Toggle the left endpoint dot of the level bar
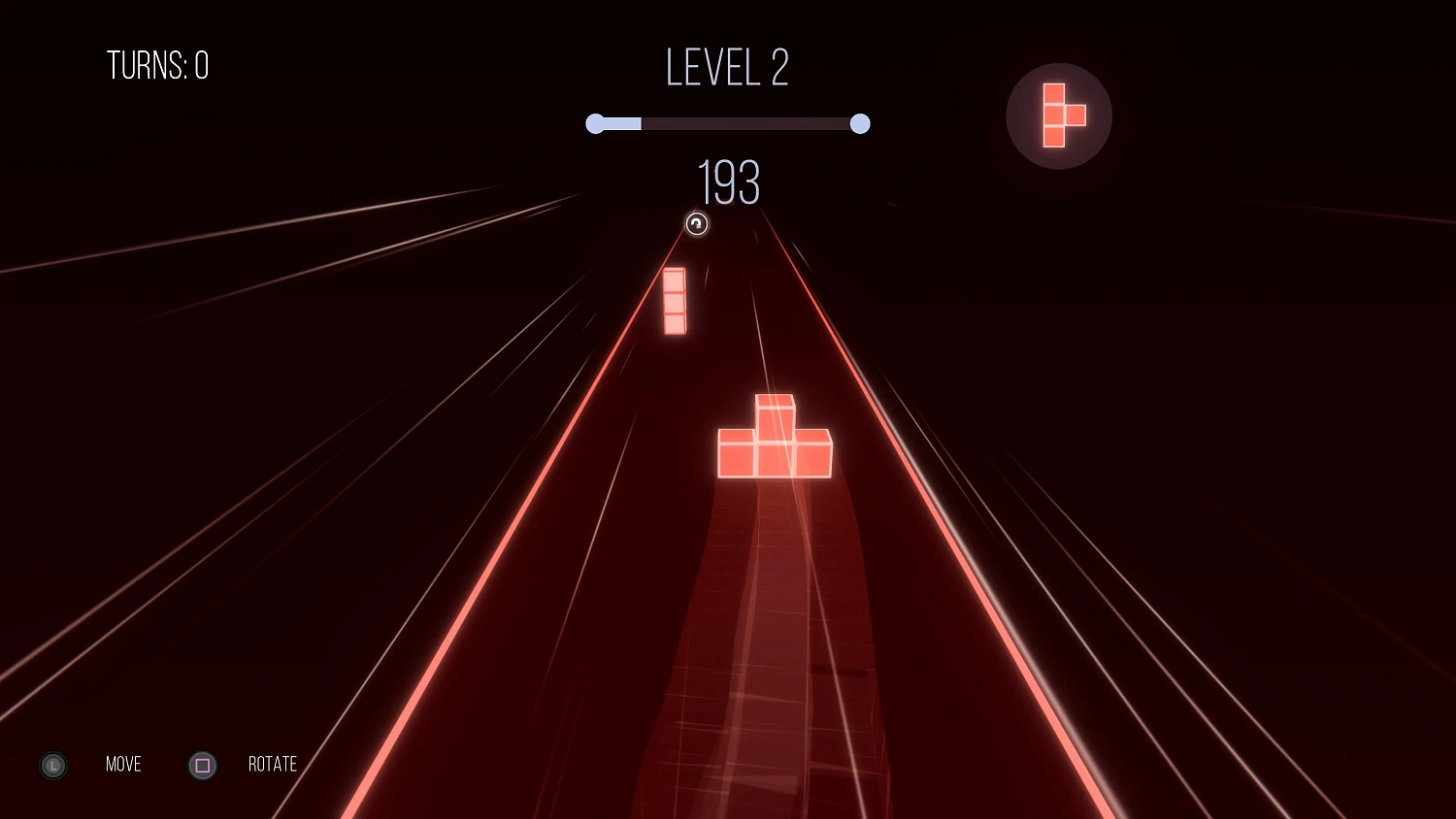 tap(596, 123)
